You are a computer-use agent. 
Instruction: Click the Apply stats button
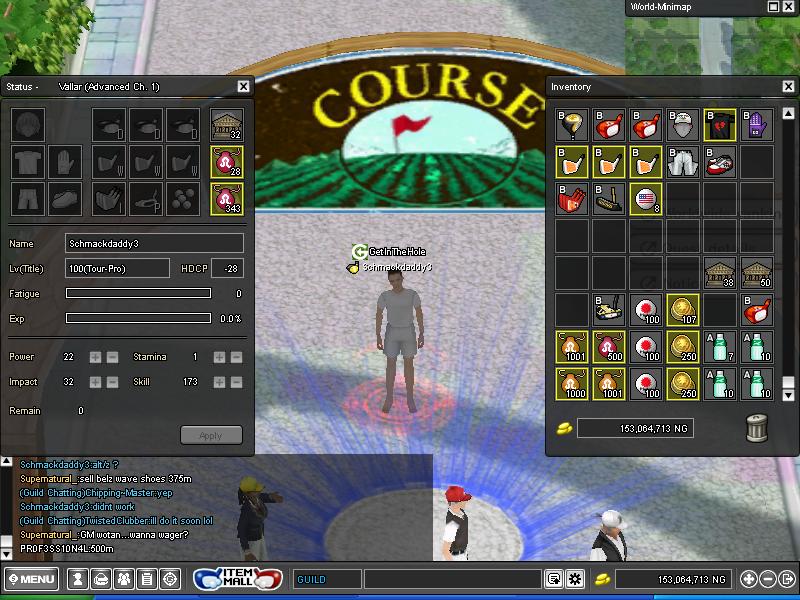click(211, 435)
